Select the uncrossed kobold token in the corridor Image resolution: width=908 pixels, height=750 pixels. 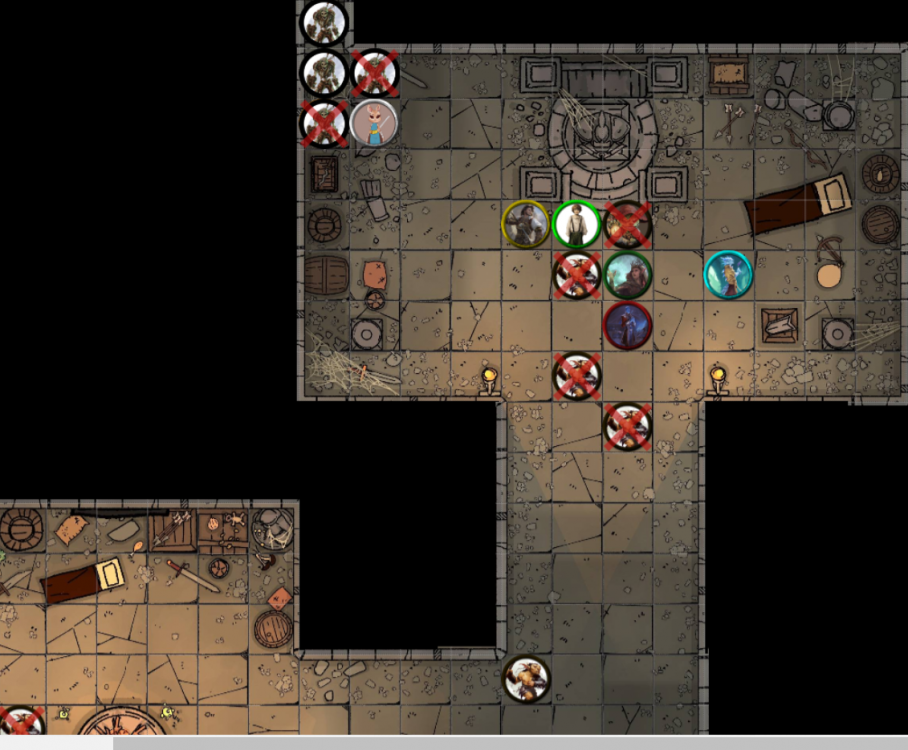pos(525,679)
